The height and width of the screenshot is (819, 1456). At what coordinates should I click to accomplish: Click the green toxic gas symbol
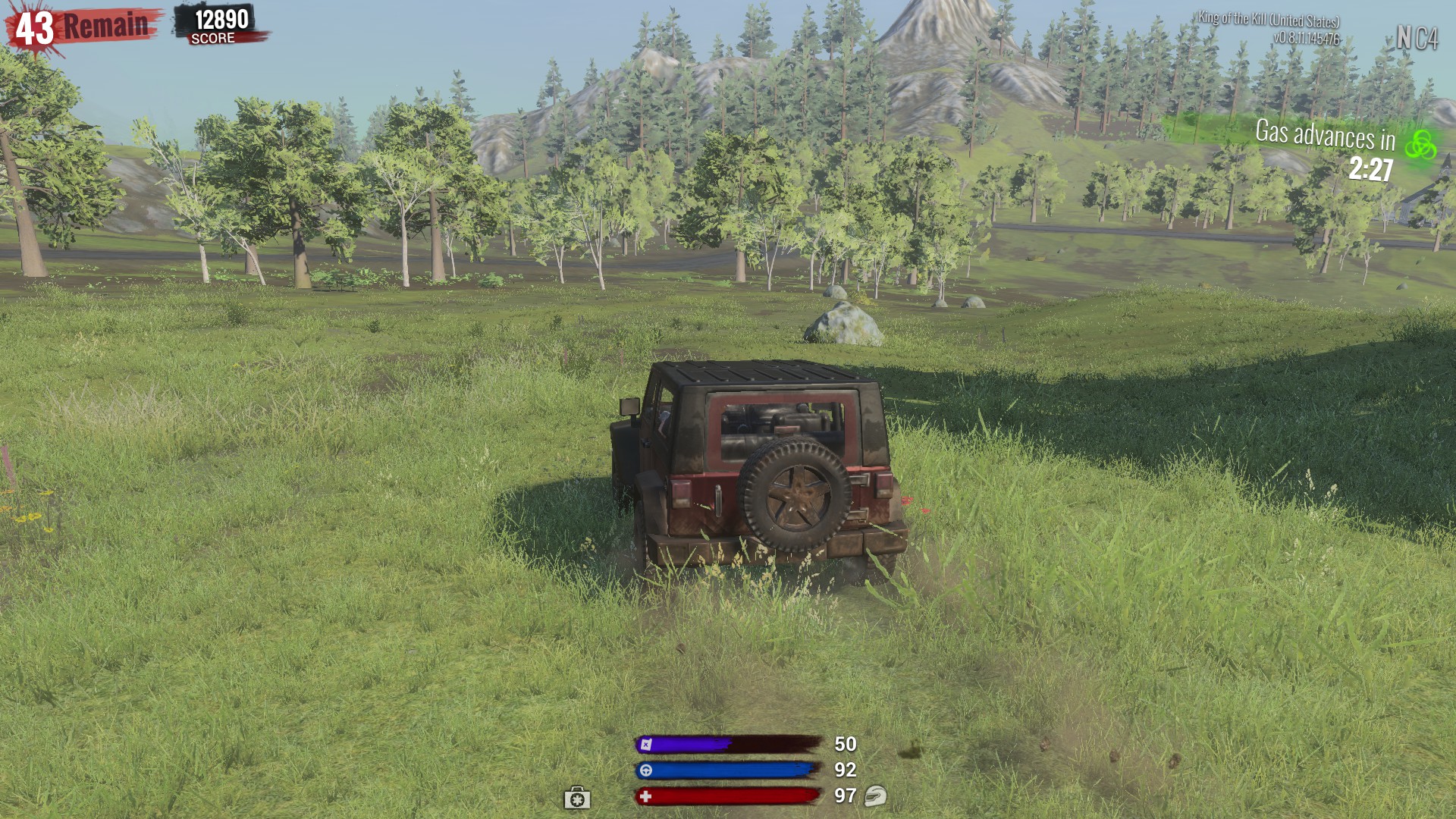[1420, 144]
